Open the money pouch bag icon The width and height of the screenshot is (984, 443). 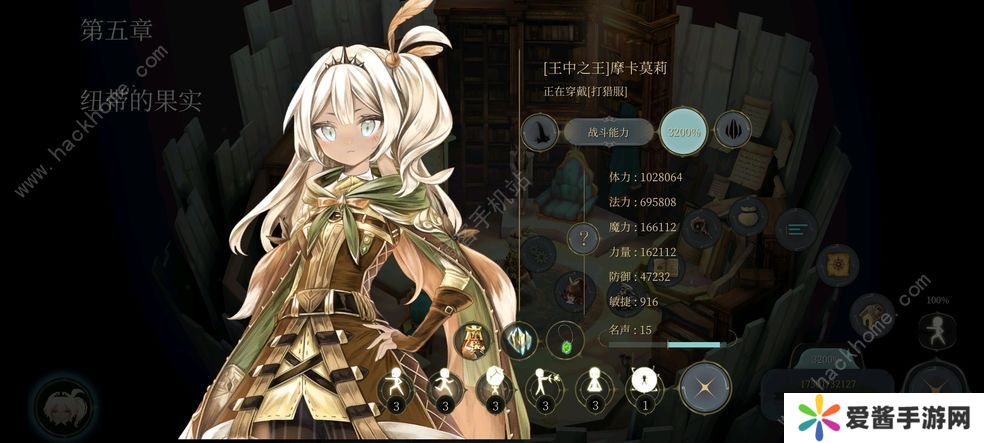click(748, 216)
